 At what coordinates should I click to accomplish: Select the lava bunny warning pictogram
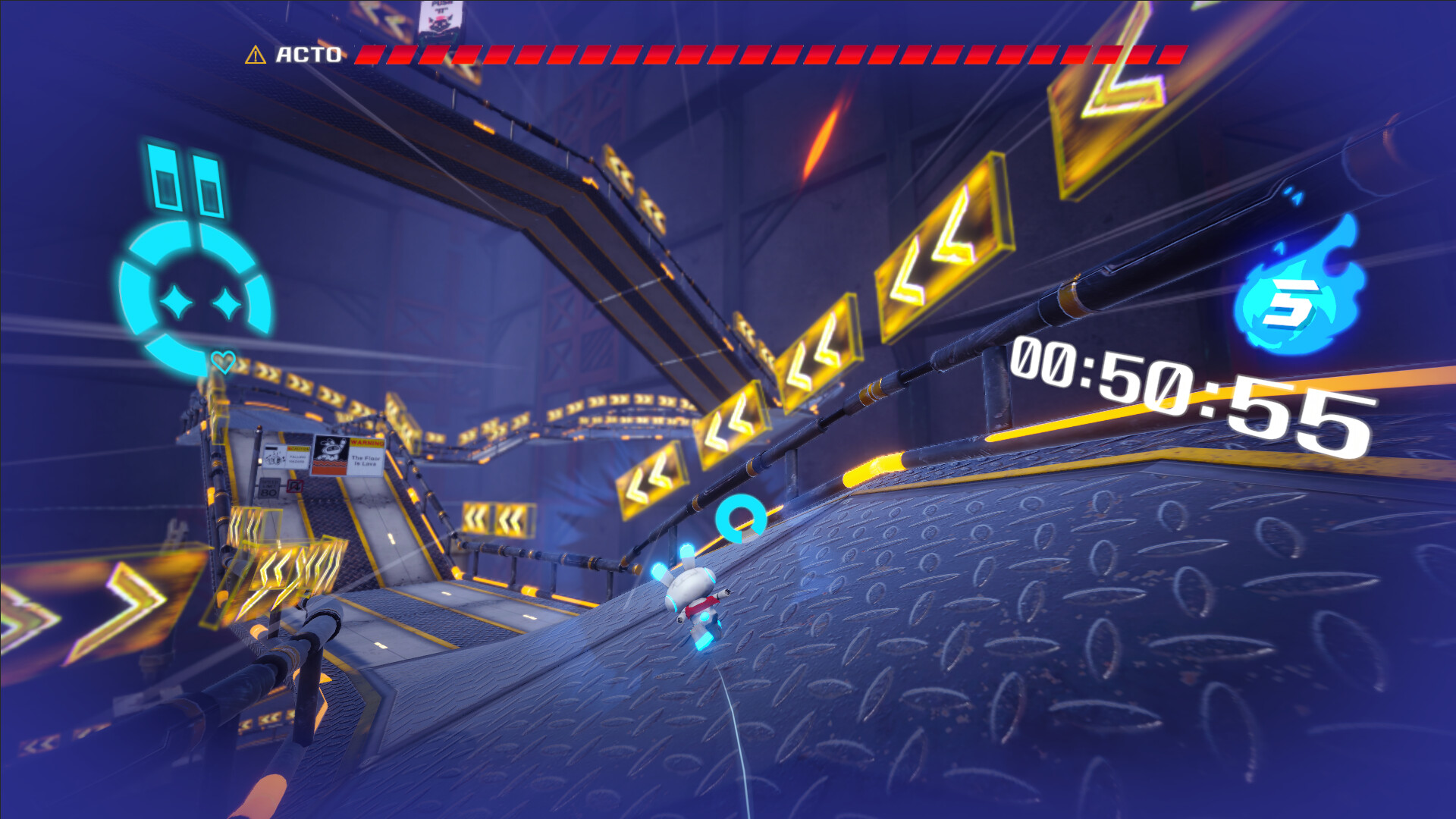[331, 453]
